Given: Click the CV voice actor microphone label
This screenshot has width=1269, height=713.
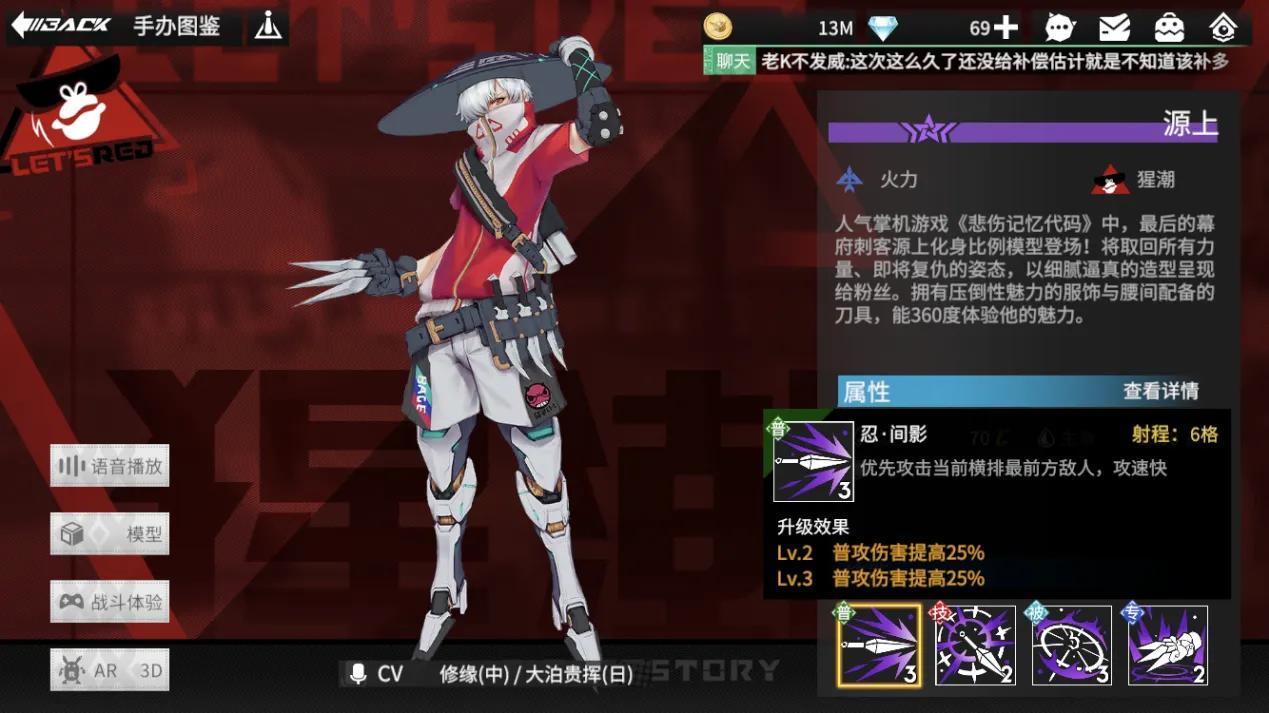Looking at the screenshot, I should point(376,674).
